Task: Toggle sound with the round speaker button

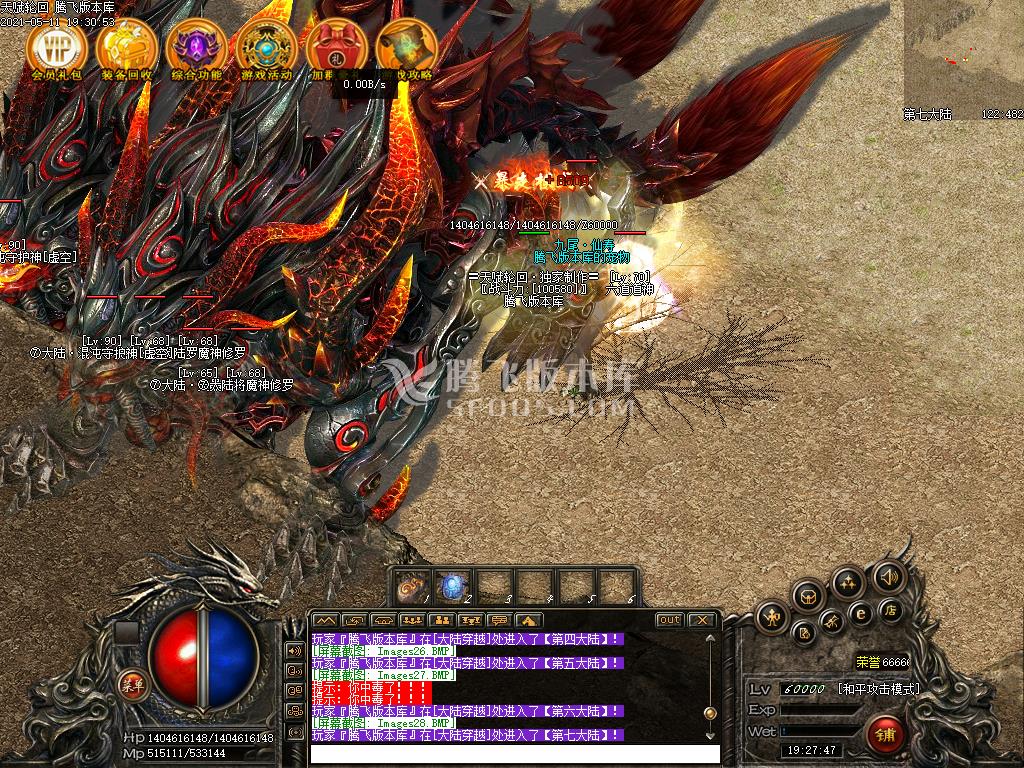Action: [888, 576]
